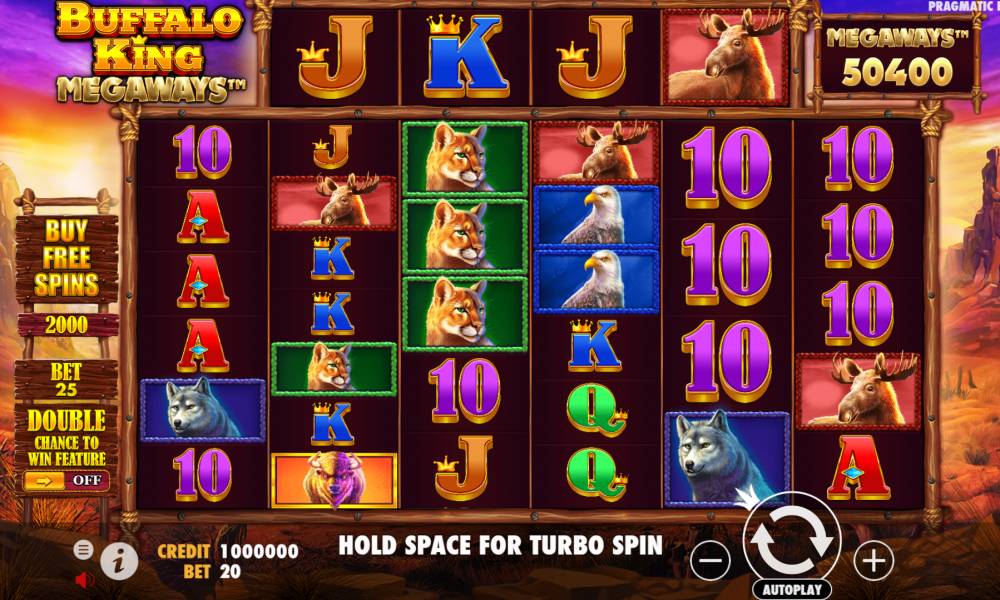The height and width of the screenshot is (600, 1000).
Task: Toggle the Double Chance to Win feature
Action: click(67, 480)
